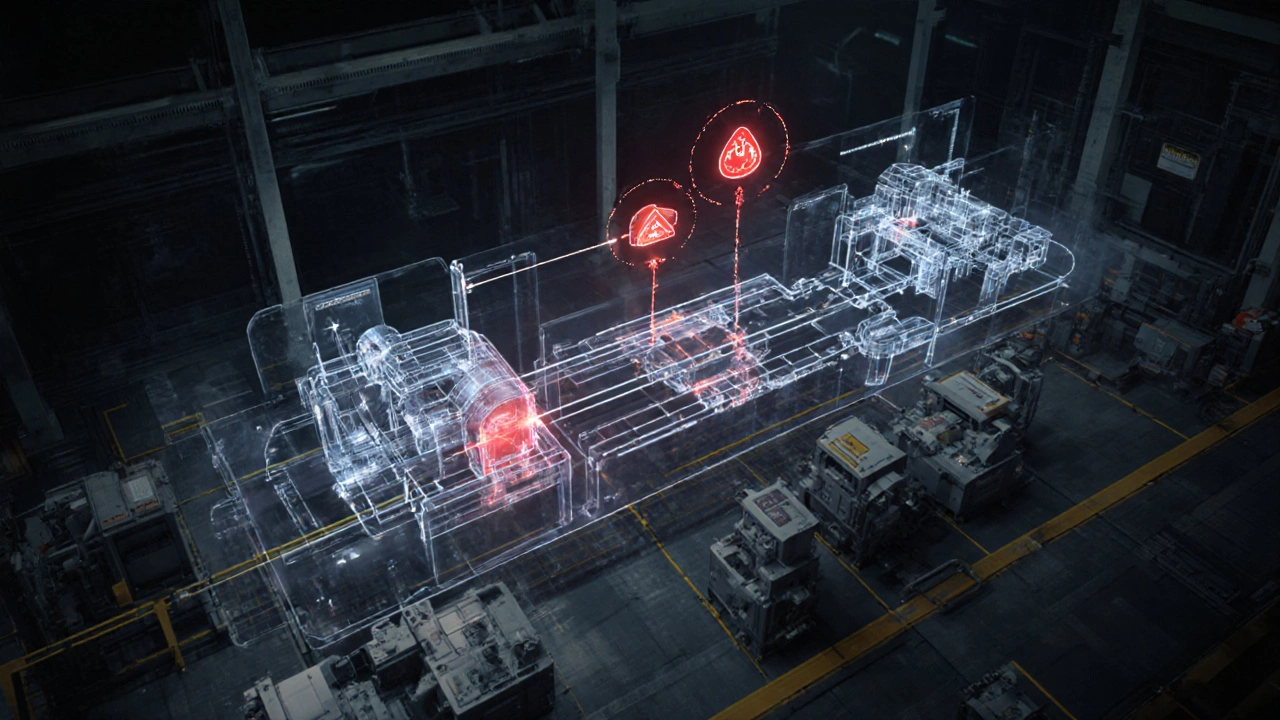Viewport: 1280px width, 720px height.
Task: Select the red flame hazard marker
Action: click(x=740, y=156)
